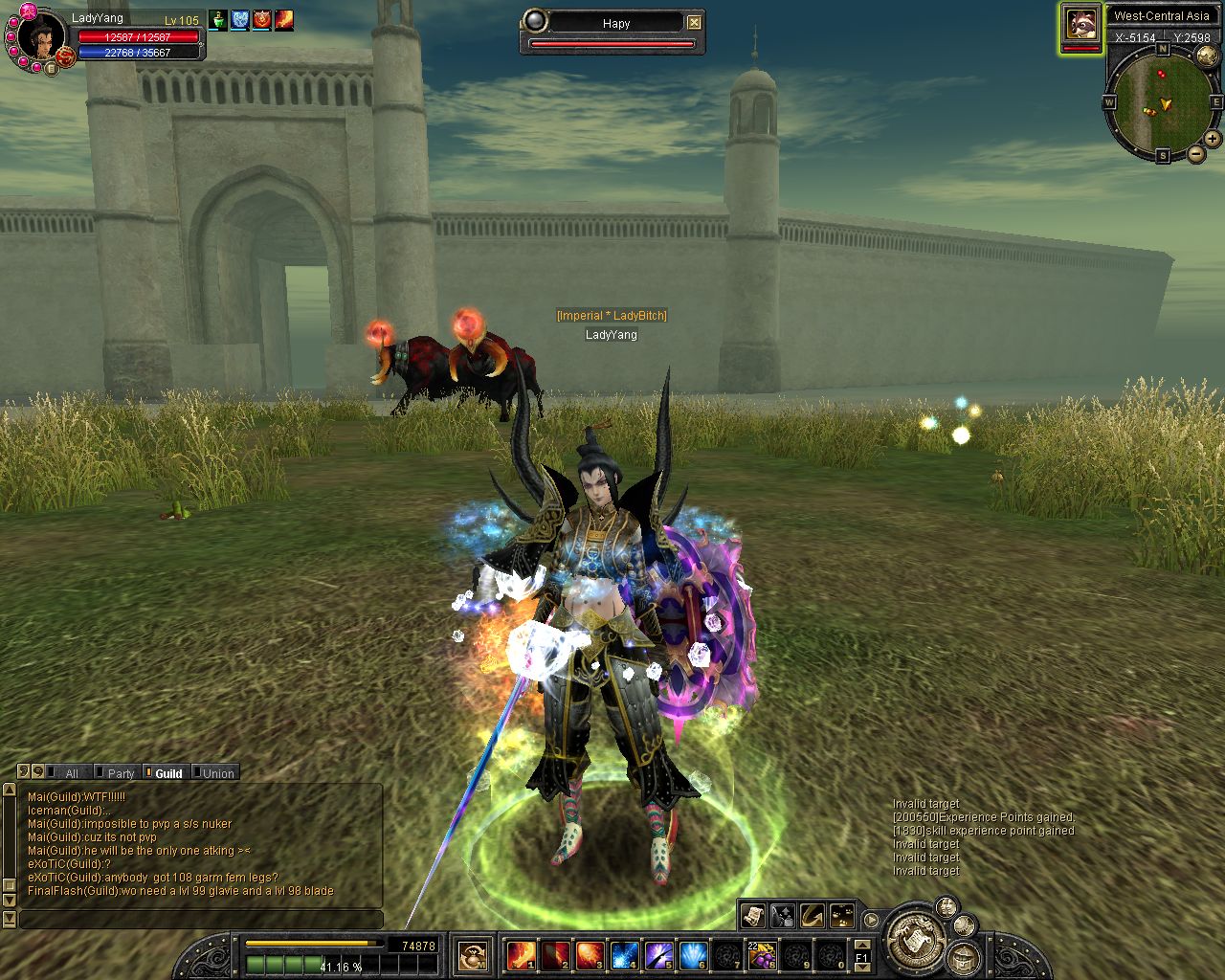Viewport: 1225px width, 980px height.
Task: Activate the flame slash skill in slot 1
Action: (521, 955)
